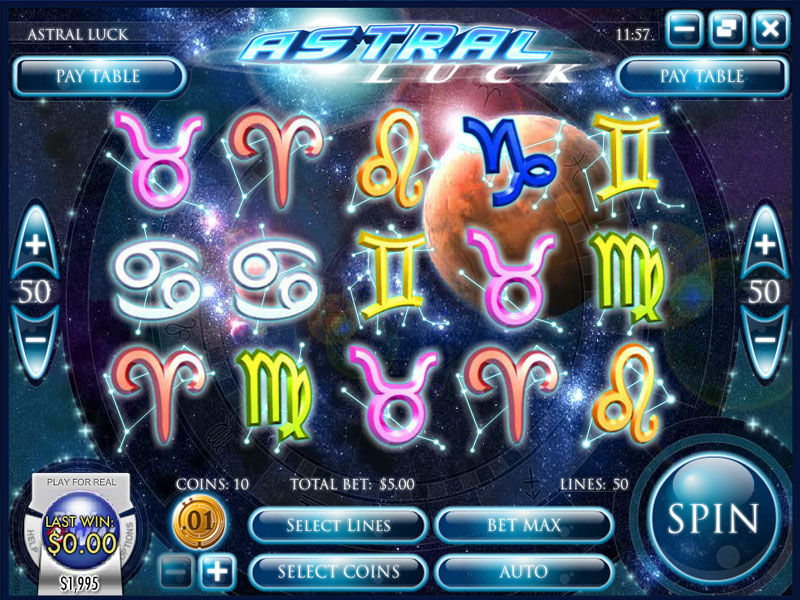Show the Pay Table below the clock
The image size is (800, 600).
[701, 76]
